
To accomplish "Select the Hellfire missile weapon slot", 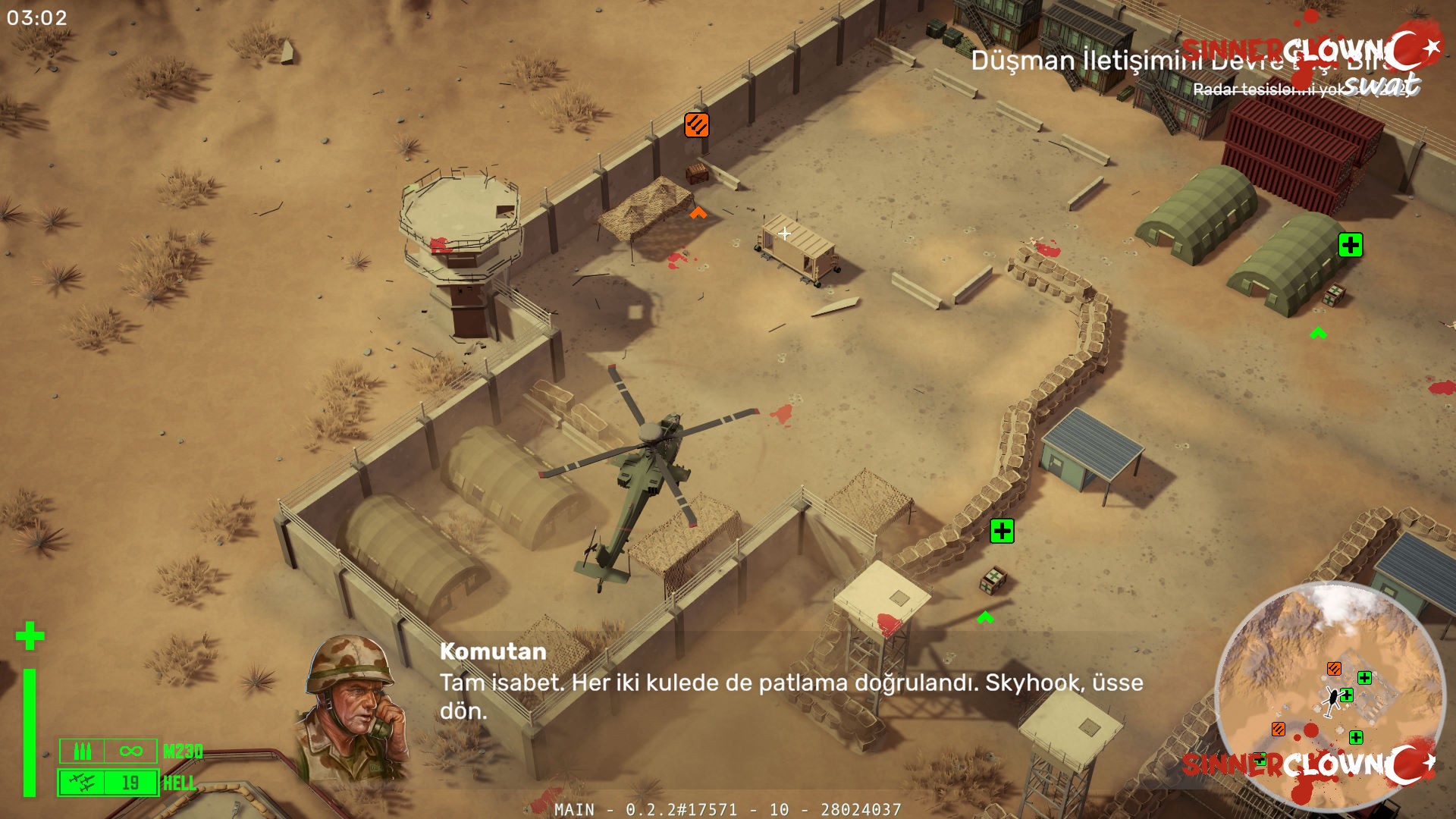I will click(x=108, y=783).
